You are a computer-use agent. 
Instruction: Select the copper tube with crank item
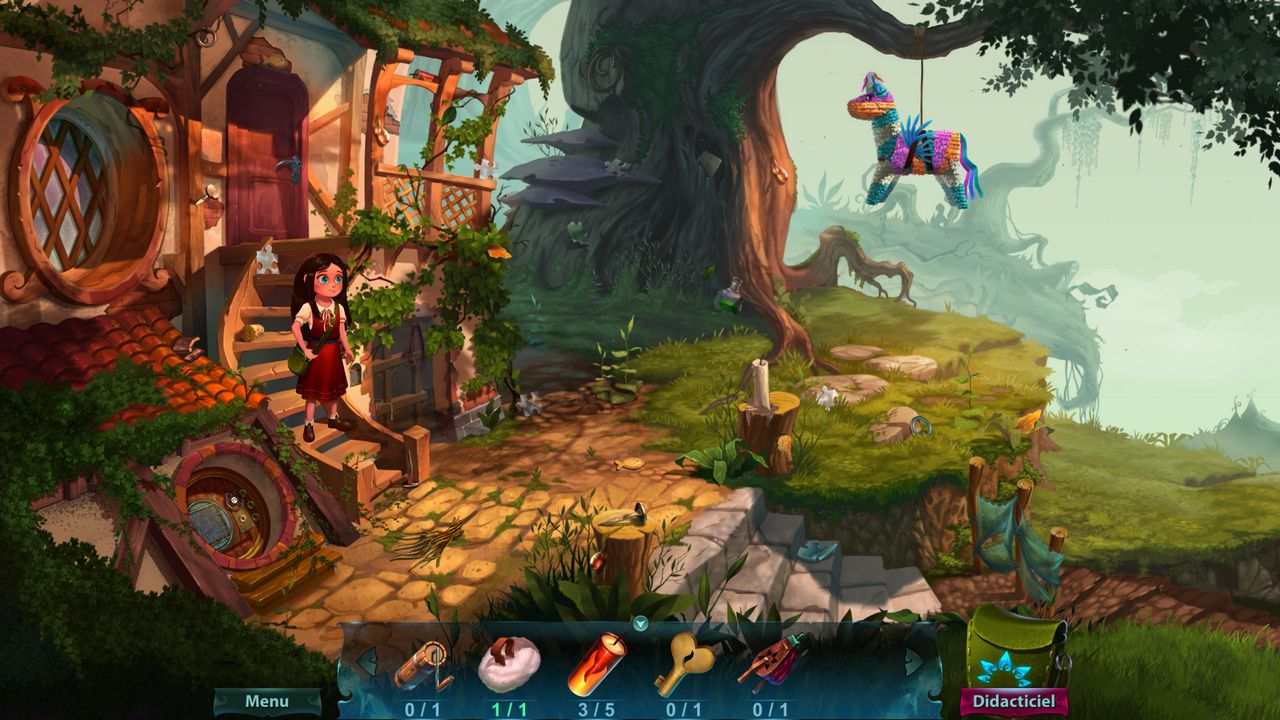(x=422, y=665)
